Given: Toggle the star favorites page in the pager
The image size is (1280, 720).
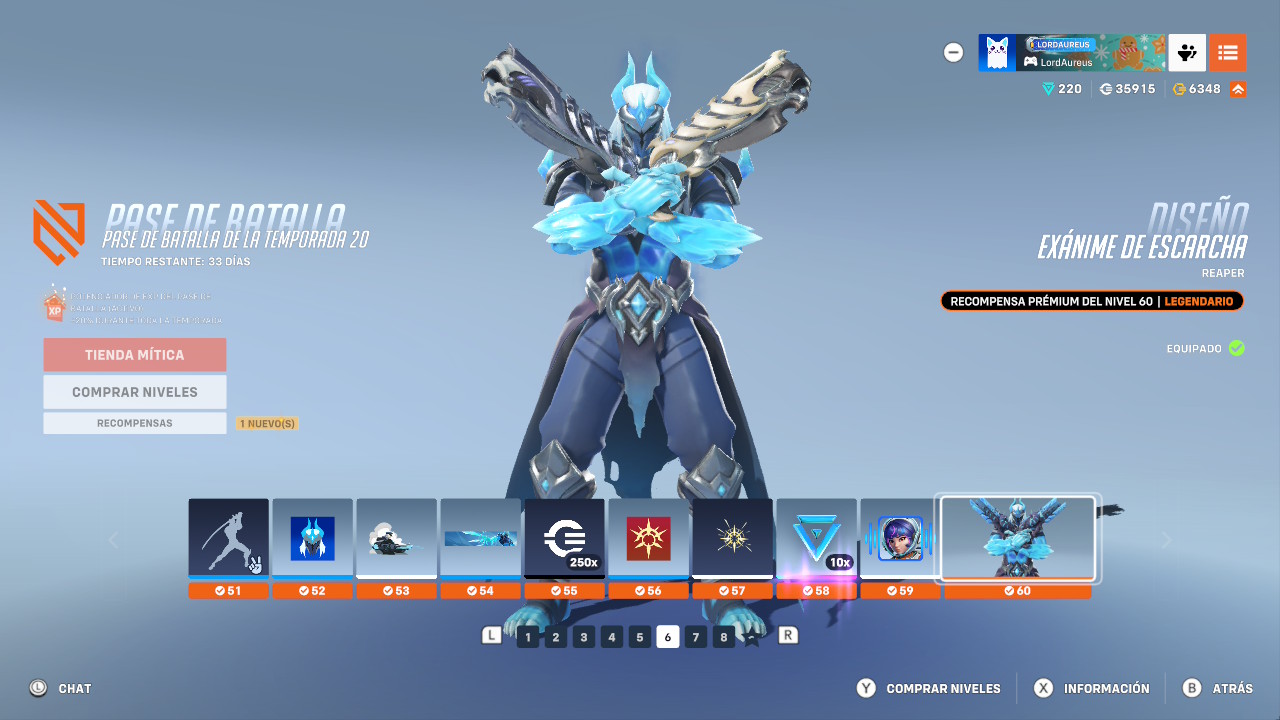Looking at the screenshot, I should click(751, 636).
